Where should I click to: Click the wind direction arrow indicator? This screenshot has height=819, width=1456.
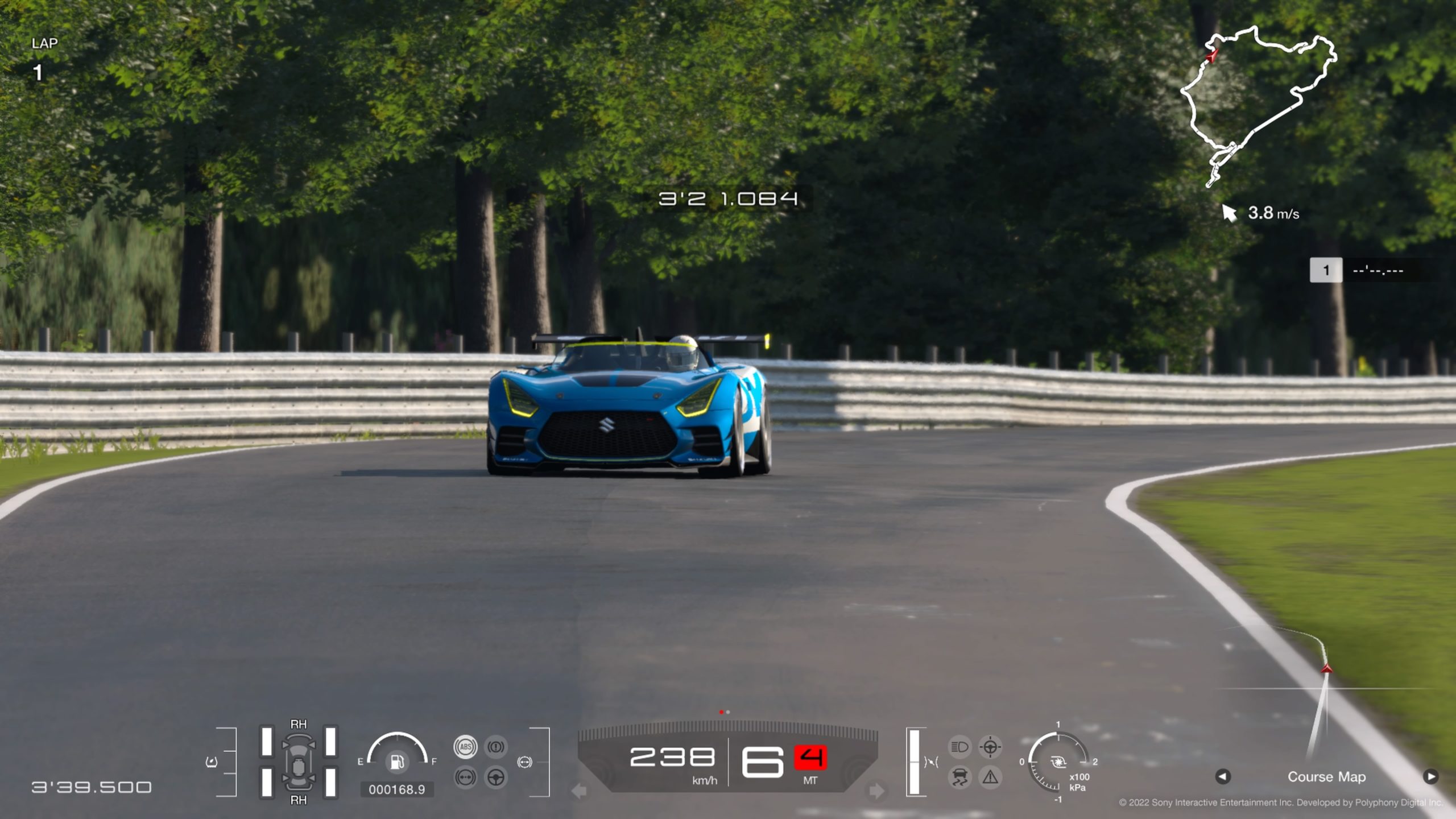click(x=1230, y=213)
